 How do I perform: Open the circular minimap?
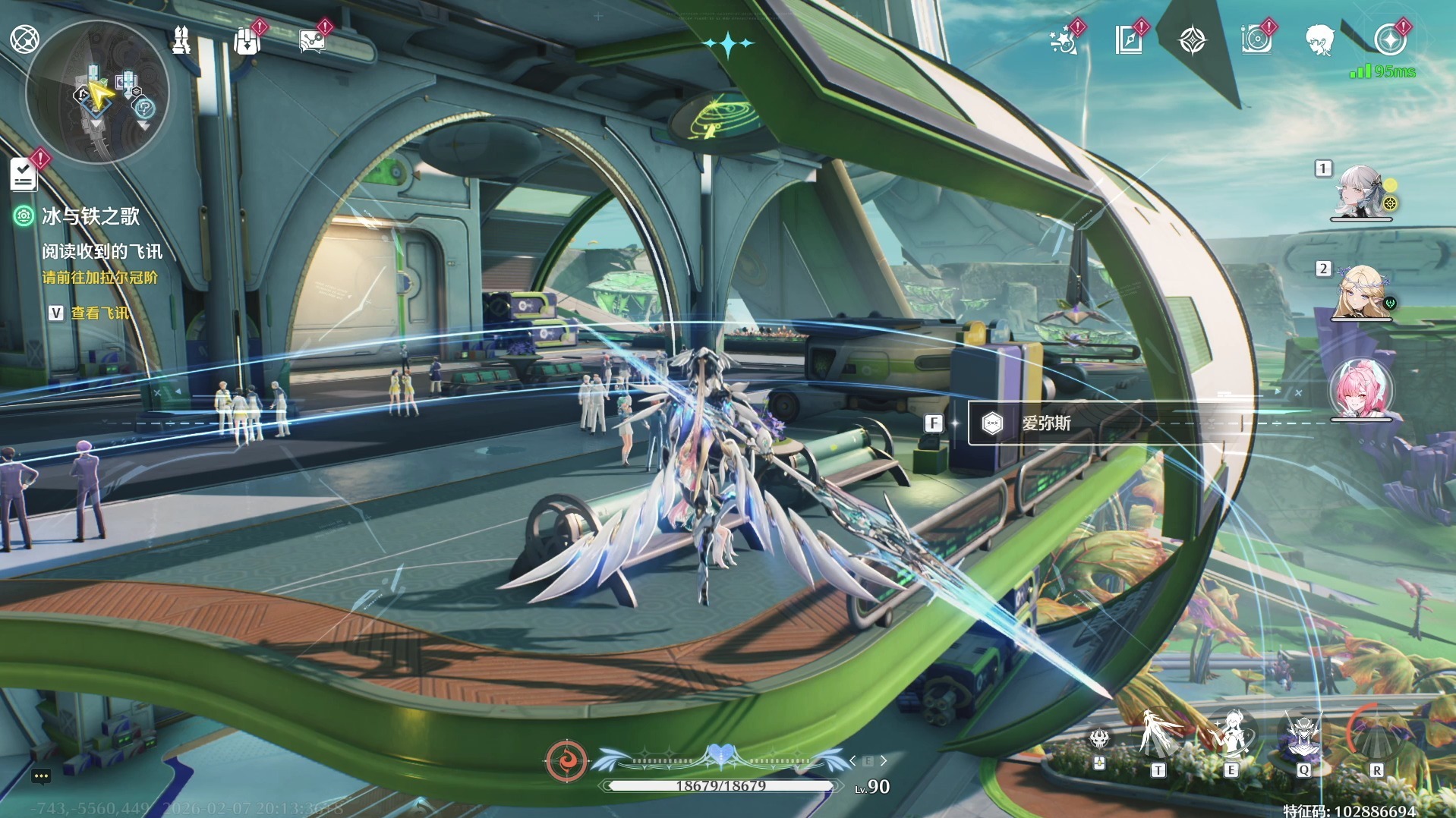(97, 93)
